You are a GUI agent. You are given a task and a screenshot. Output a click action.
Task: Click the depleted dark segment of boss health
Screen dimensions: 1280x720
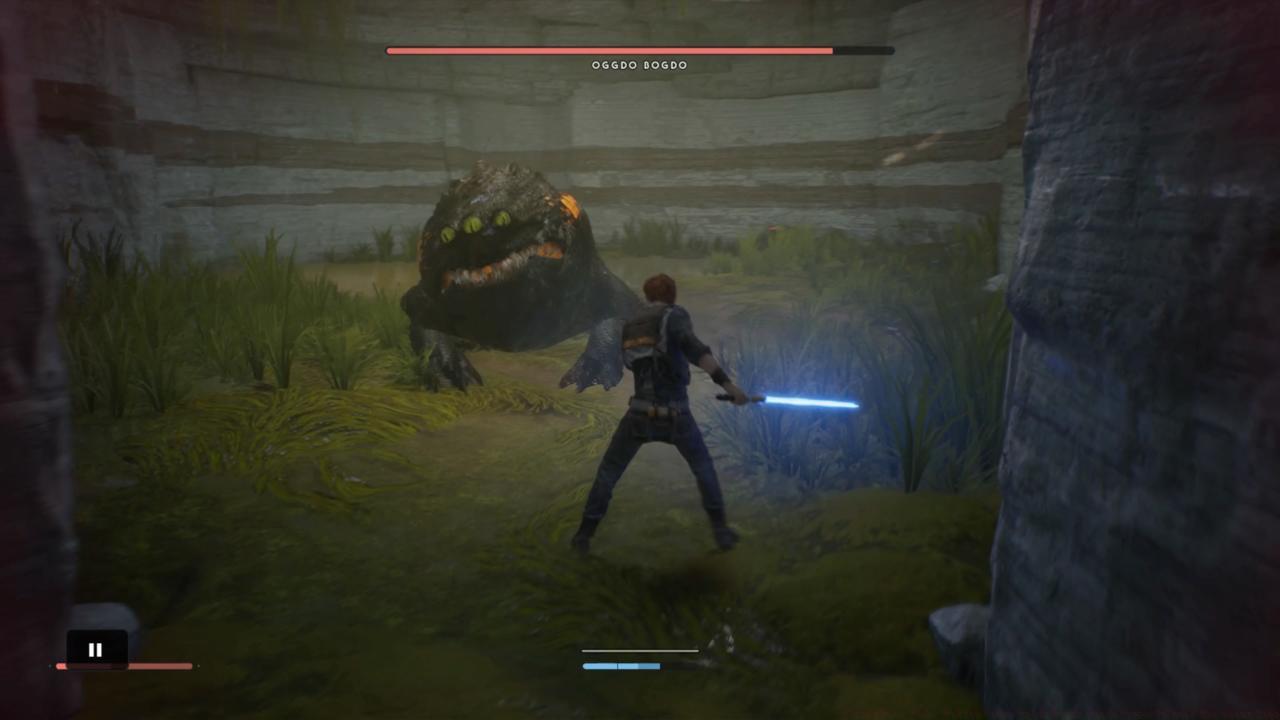tap(860, 49)
